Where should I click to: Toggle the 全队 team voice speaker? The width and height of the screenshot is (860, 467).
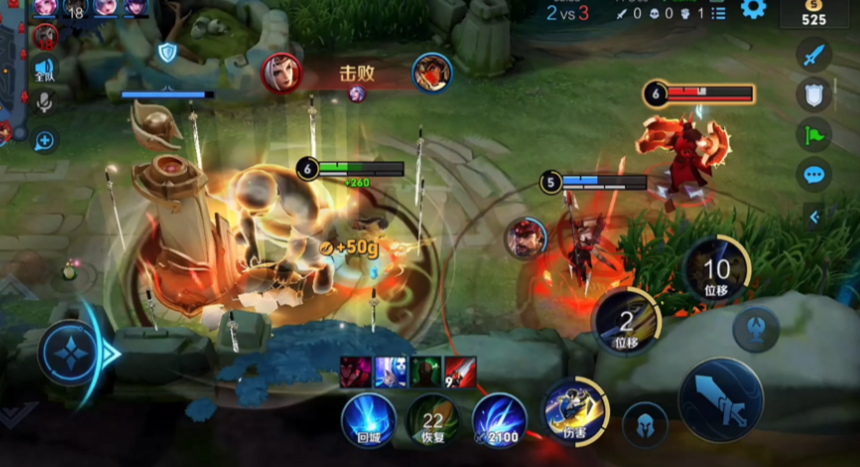click(45, 69)
